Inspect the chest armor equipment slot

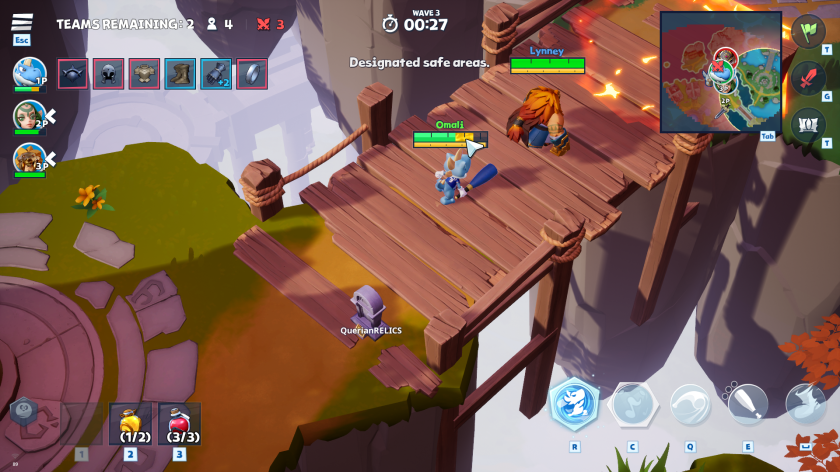145,74
